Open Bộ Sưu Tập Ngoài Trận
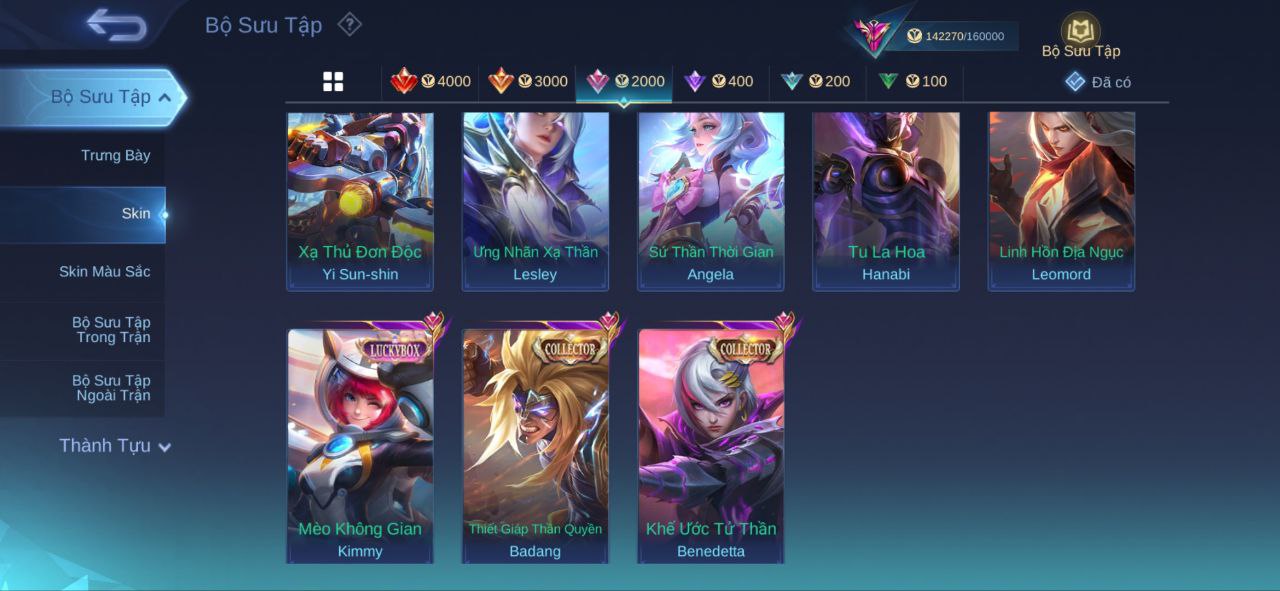The height and width of the screenshot is (591, 1280). coord(110,388)
